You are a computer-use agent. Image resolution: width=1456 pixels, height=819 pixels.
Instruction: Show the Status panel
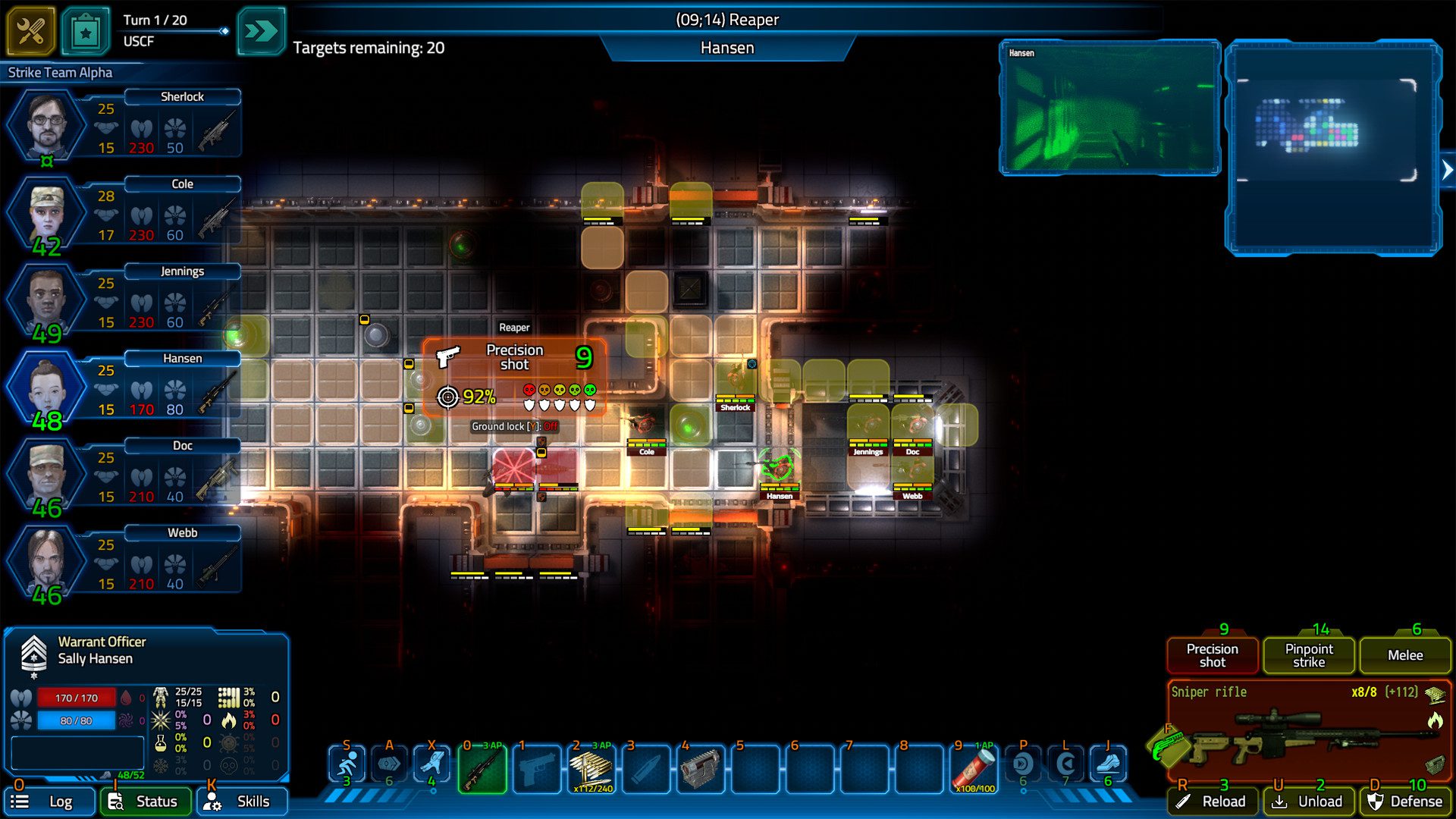tap(146, 802)
